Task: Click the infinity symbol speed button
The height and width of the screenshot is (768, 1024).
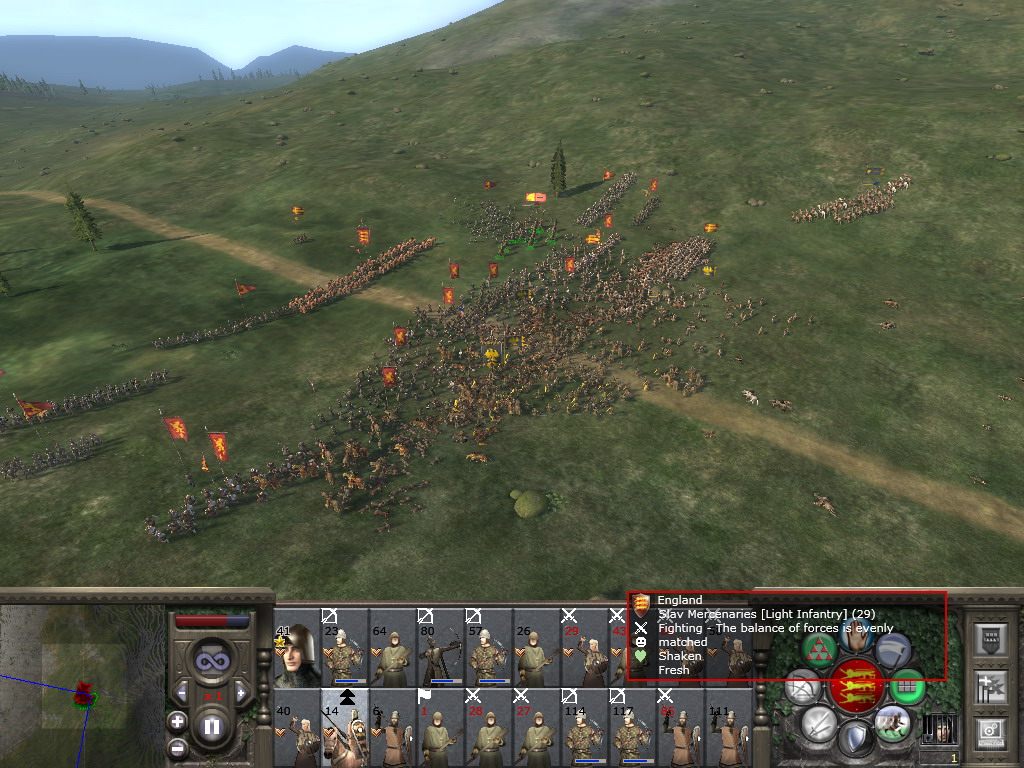Action: coord(212,660)
